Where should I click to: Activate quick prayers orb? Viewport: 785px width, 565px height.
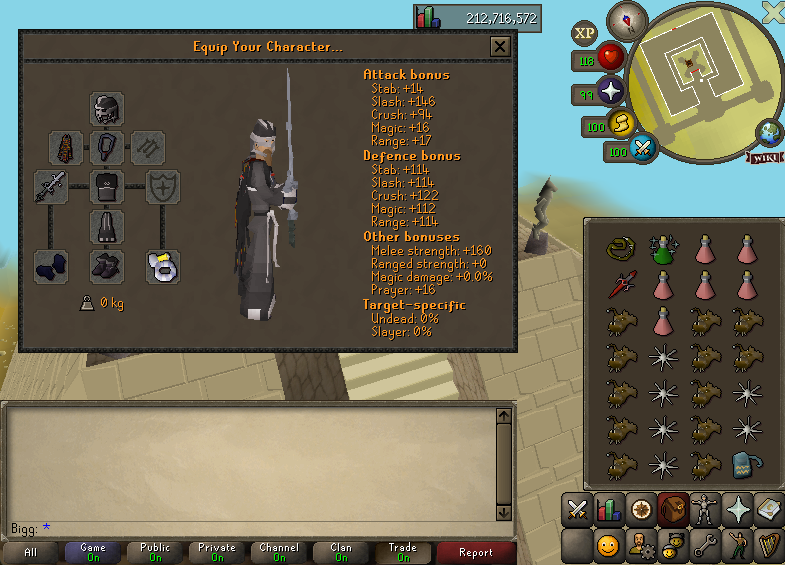point(609,93)
